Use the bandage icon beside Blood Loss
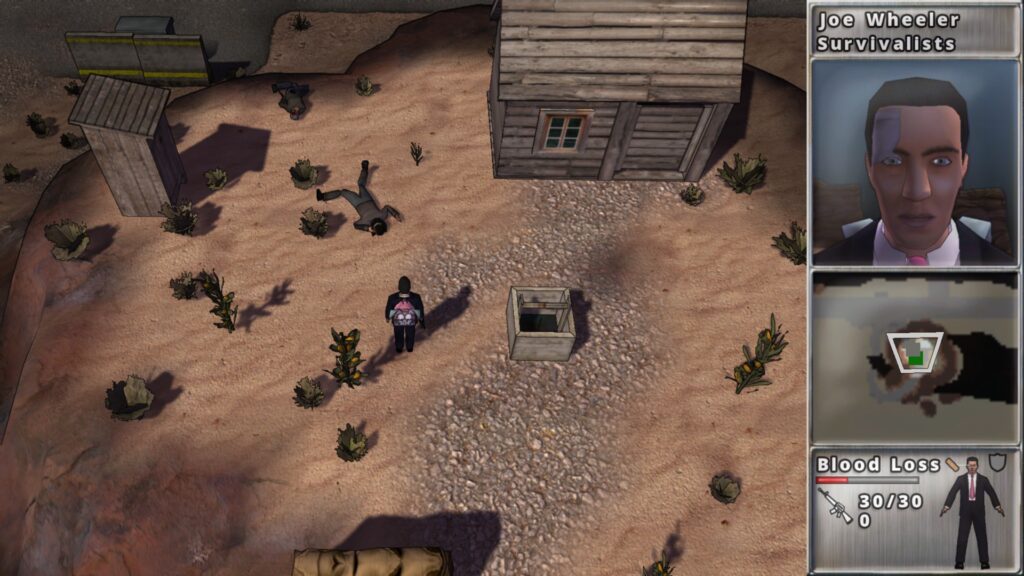 point(953,464)
